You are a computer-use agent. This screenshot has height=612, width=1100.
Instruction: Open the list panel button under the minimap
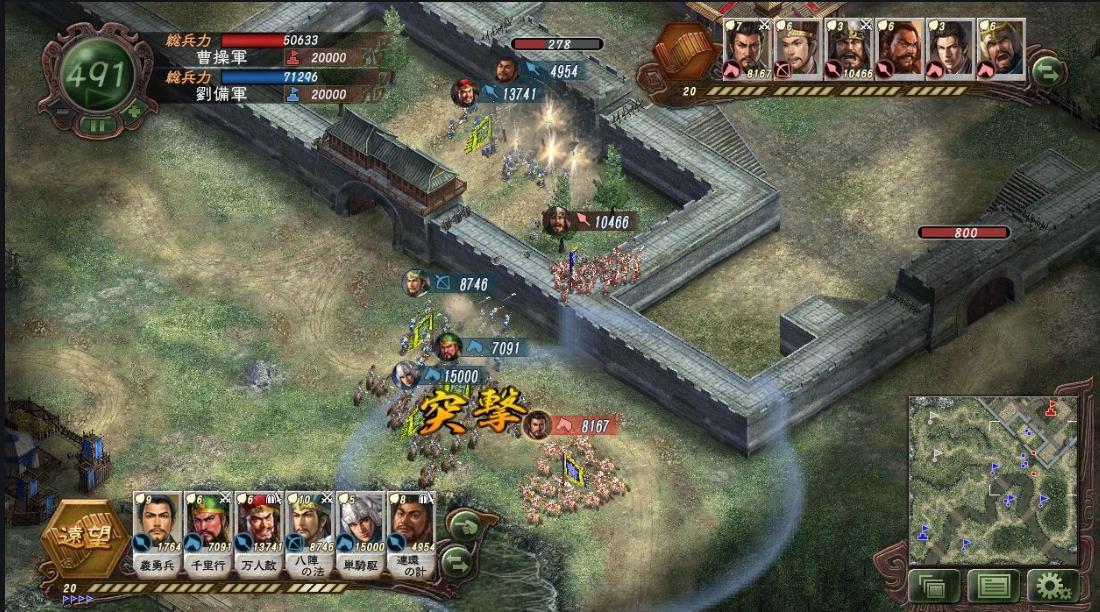click(993, 586)
